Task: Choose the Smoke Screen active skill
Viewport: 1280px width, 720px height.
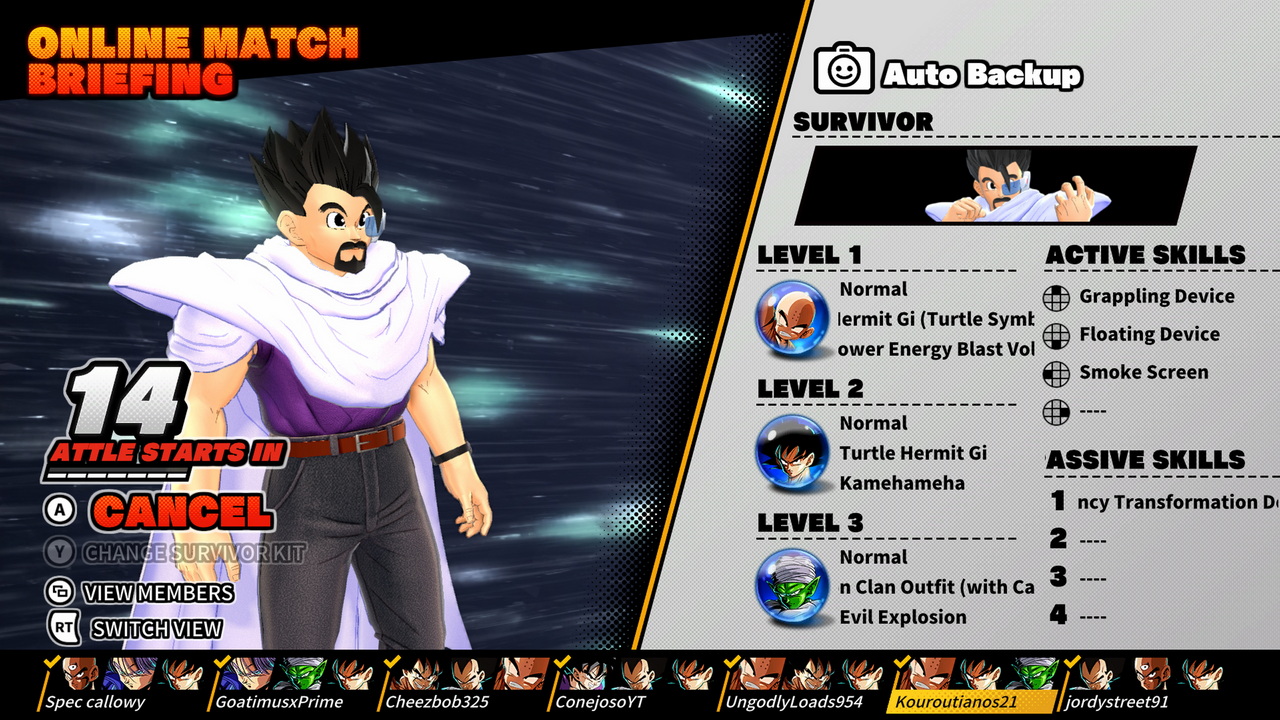Action: point(1143,372)
